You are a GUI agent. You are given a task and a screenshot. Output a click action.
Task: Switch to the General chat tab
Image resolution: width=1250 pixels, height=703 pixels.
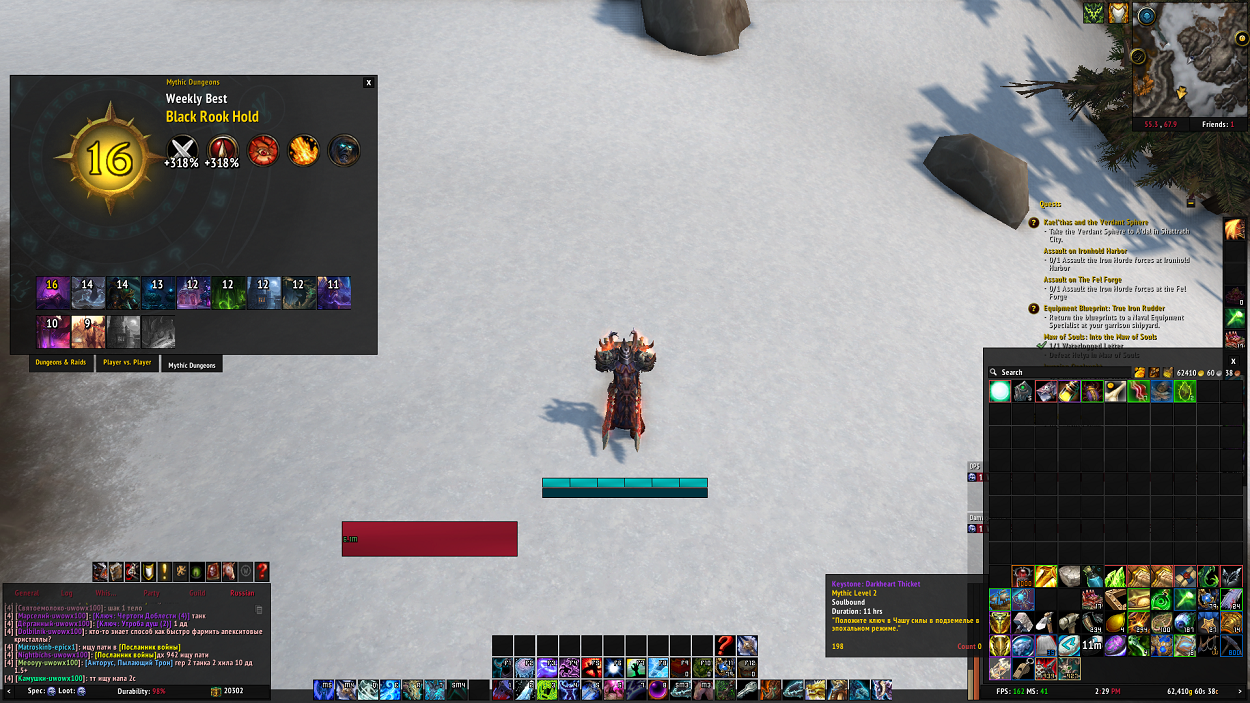coord(27,593)
